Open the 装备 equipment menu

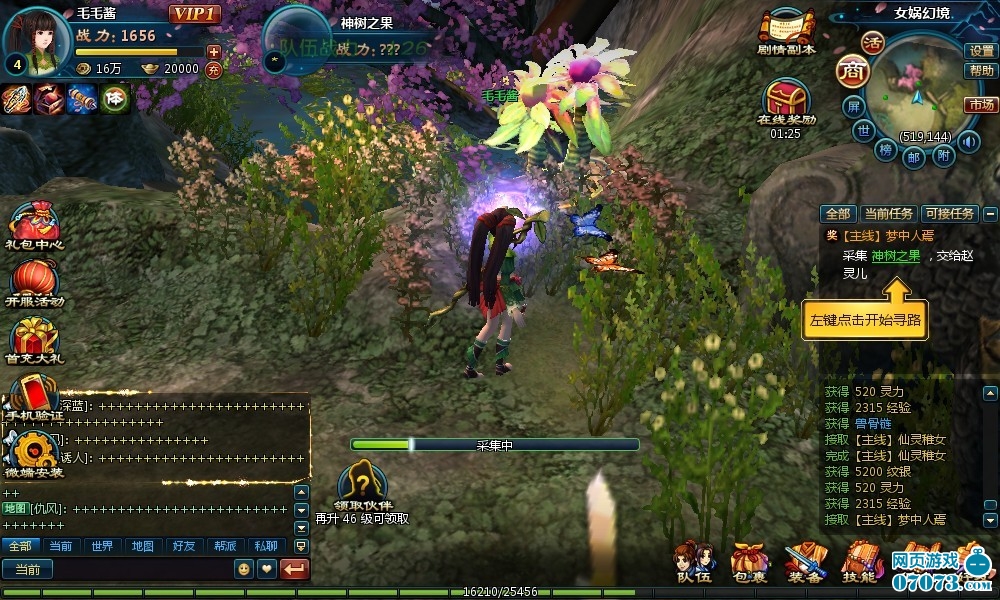pyautogui.click(x=804, y=562)
